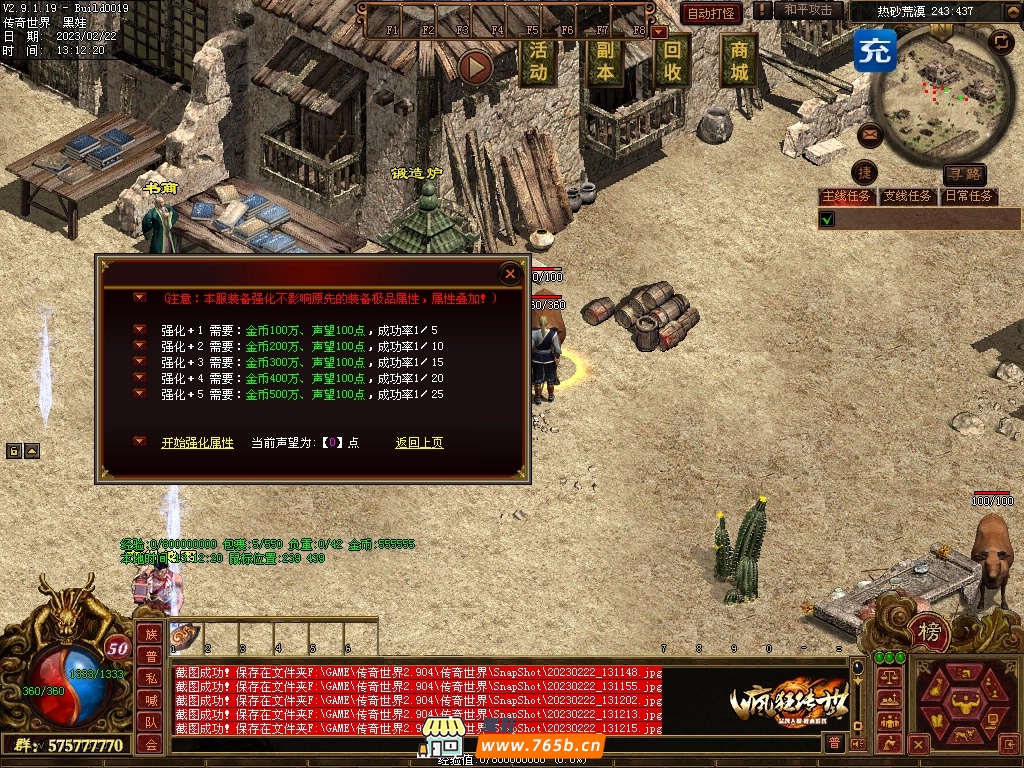Screen dimensions: 1024x768
Task: Click the blue 充 recharge icon
Action: pyautogui.click(x=875, y=50)
